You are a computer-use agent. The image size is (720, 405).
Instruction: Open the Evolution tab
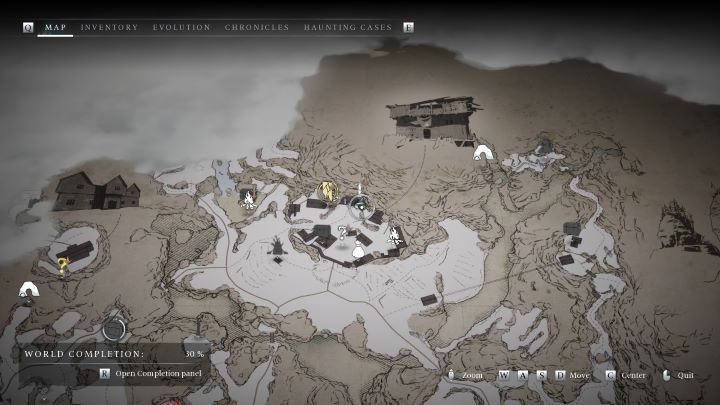click(x=181, y=27)
